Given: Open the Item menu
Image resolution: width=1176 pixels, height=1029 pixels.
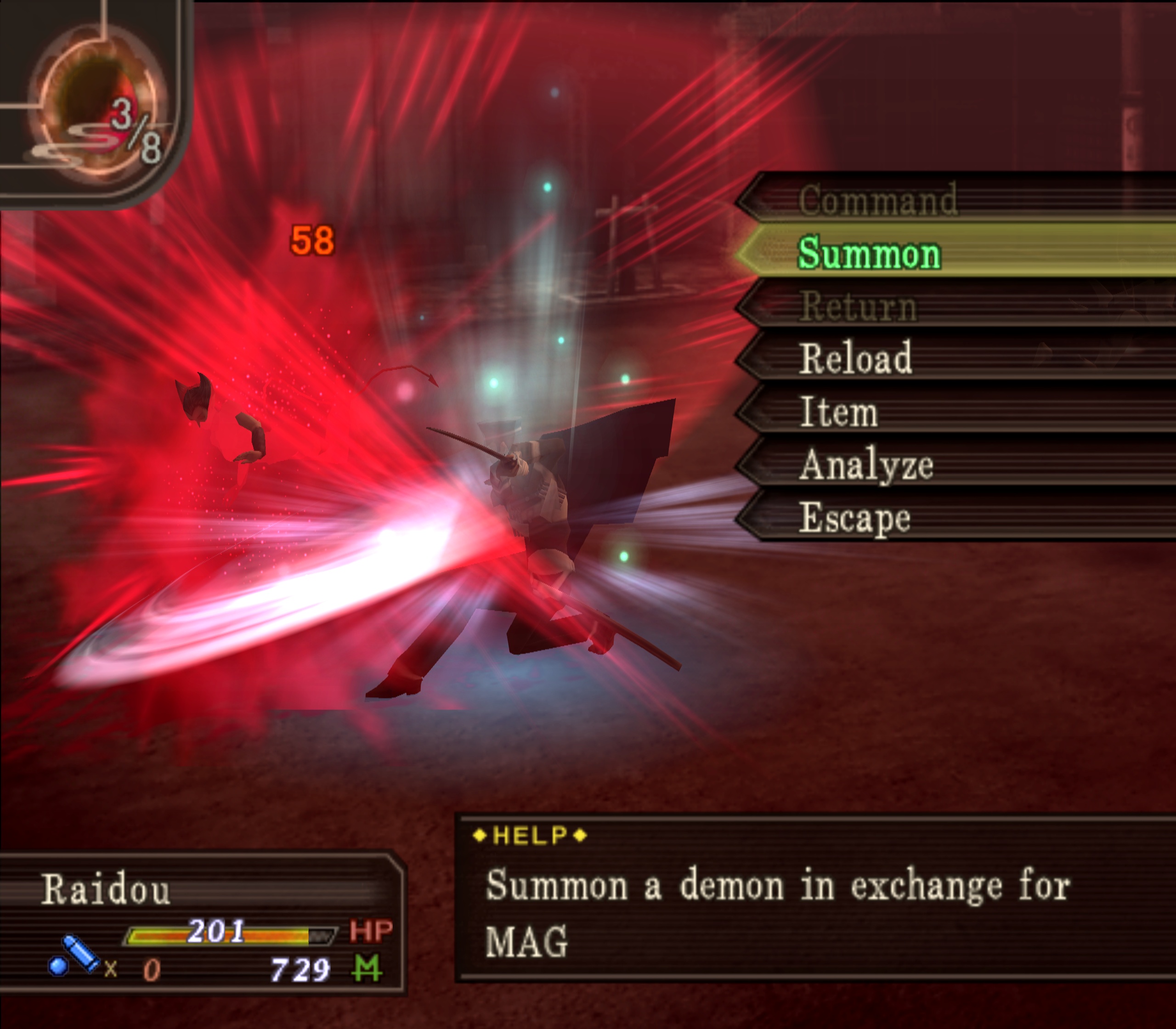Looking at the screenshot, I should pos(839,412).
